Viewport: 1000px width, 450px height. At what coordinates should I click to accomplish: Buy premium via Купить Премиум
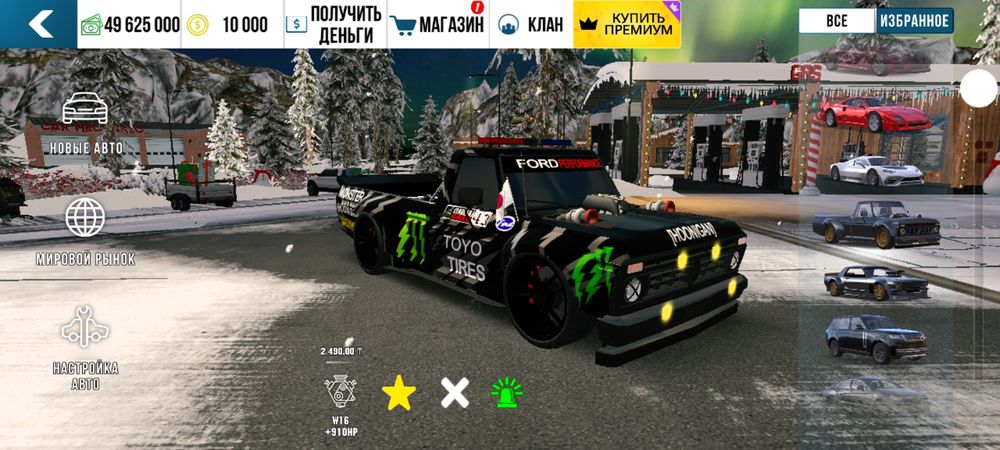coord(626,24)
